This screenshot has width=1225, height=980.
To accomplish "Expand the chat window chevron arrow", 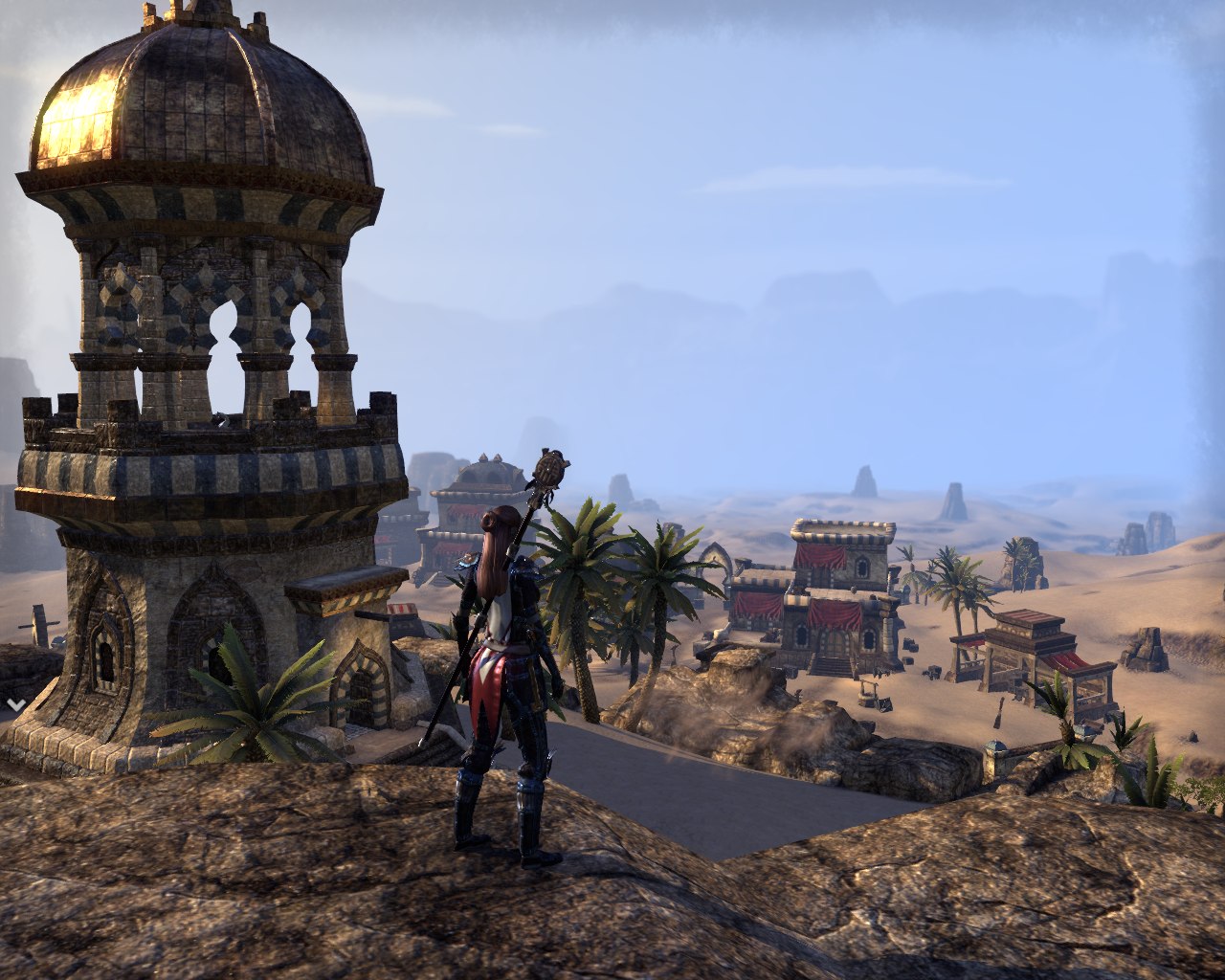I will click(x=15, y=704).
